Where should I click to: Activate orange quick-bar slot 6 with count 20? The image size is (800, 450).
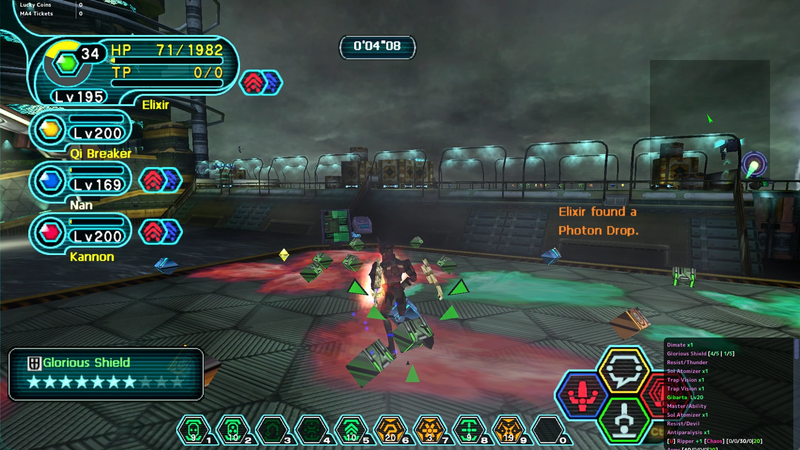pyautogui.click(x=390, y=431)
